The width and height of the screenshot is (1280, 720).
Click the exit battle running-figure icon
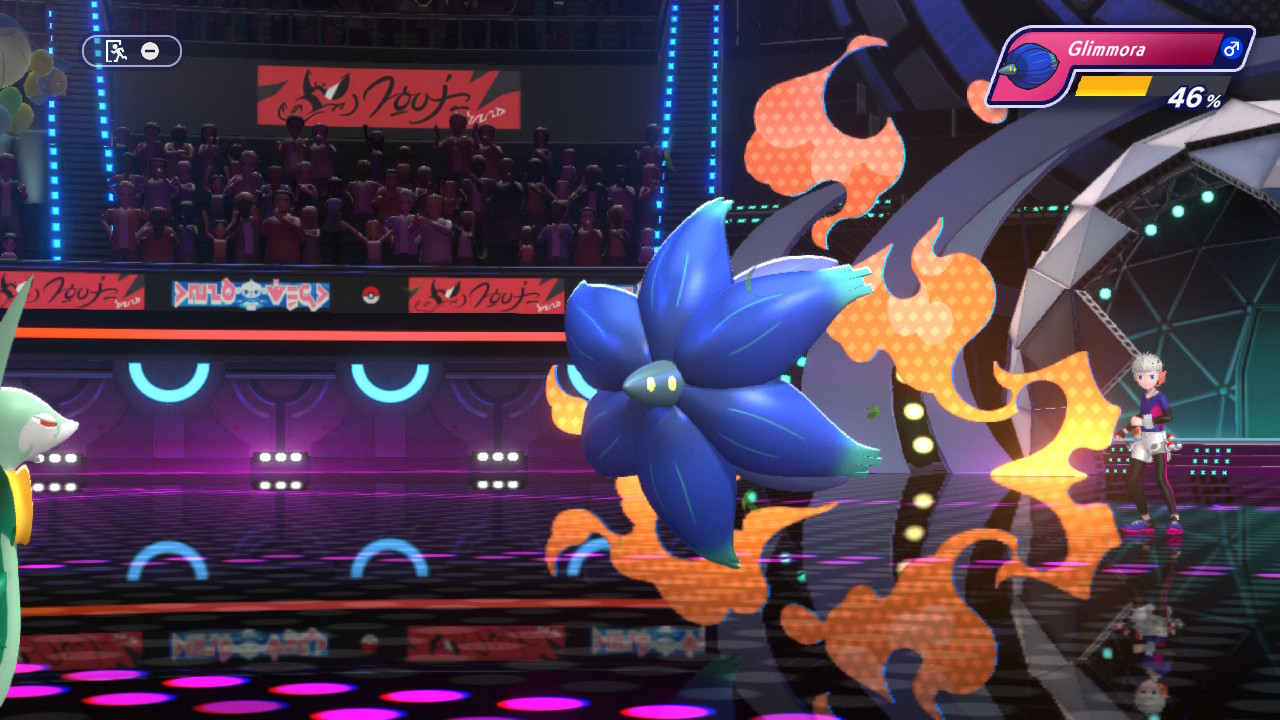coord(117,51)
